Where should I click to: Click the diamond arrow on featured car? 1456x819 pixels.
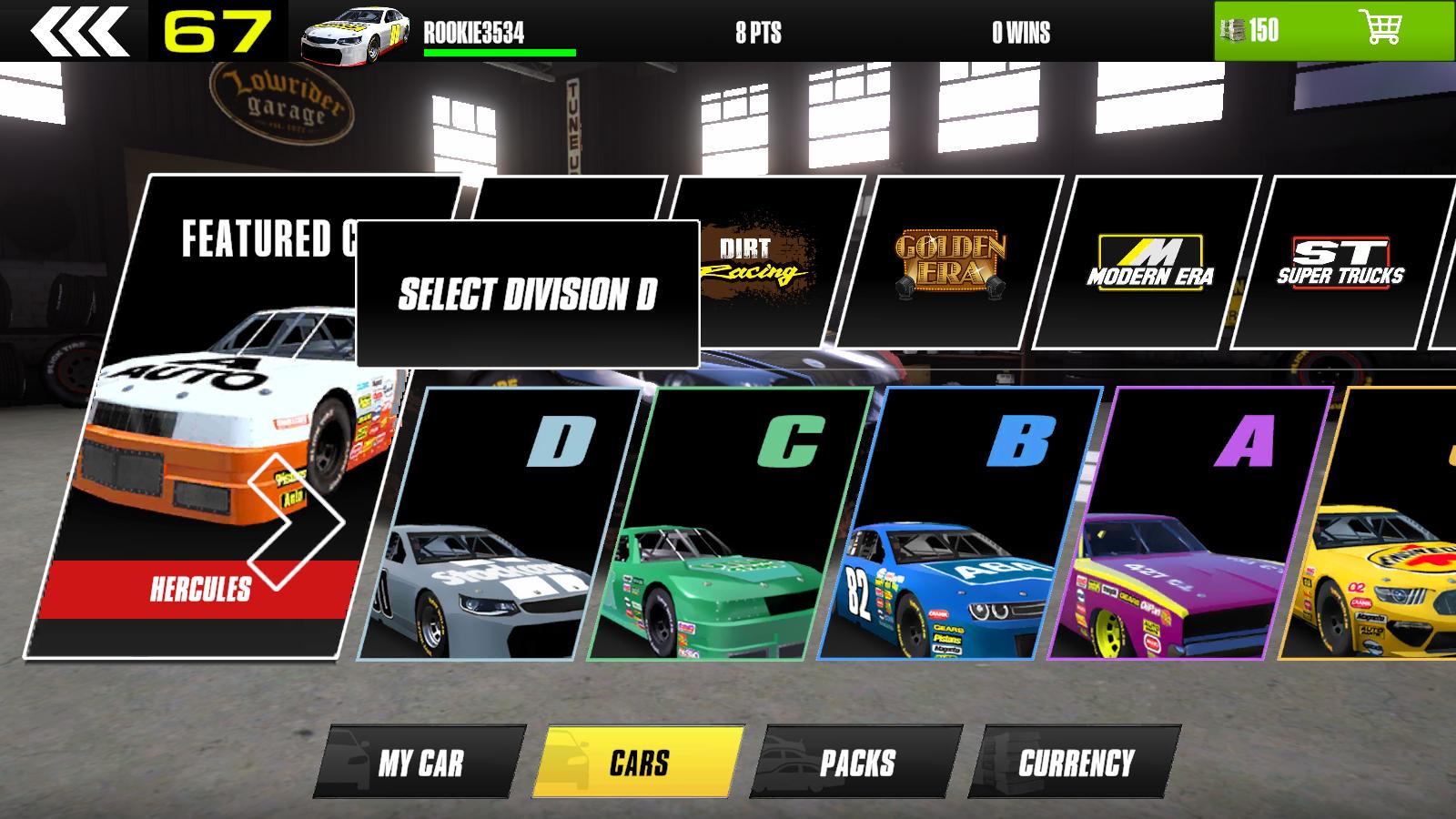[296, 521]
